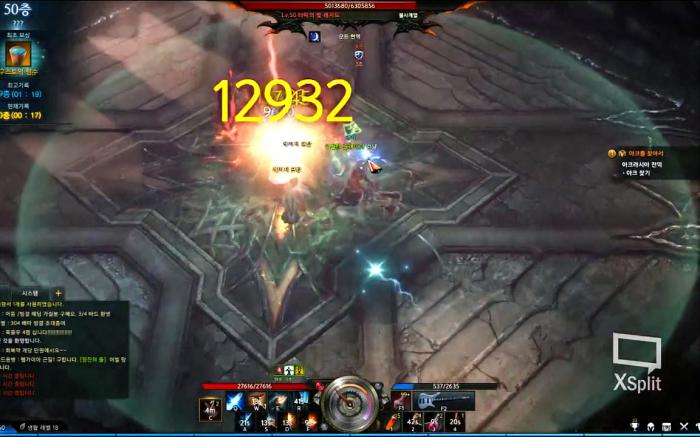Image resolution: width=700 pixels, height=437 pixels.
Task: Cast the blue lightning Q skill
Action: [x=235, y=401]
